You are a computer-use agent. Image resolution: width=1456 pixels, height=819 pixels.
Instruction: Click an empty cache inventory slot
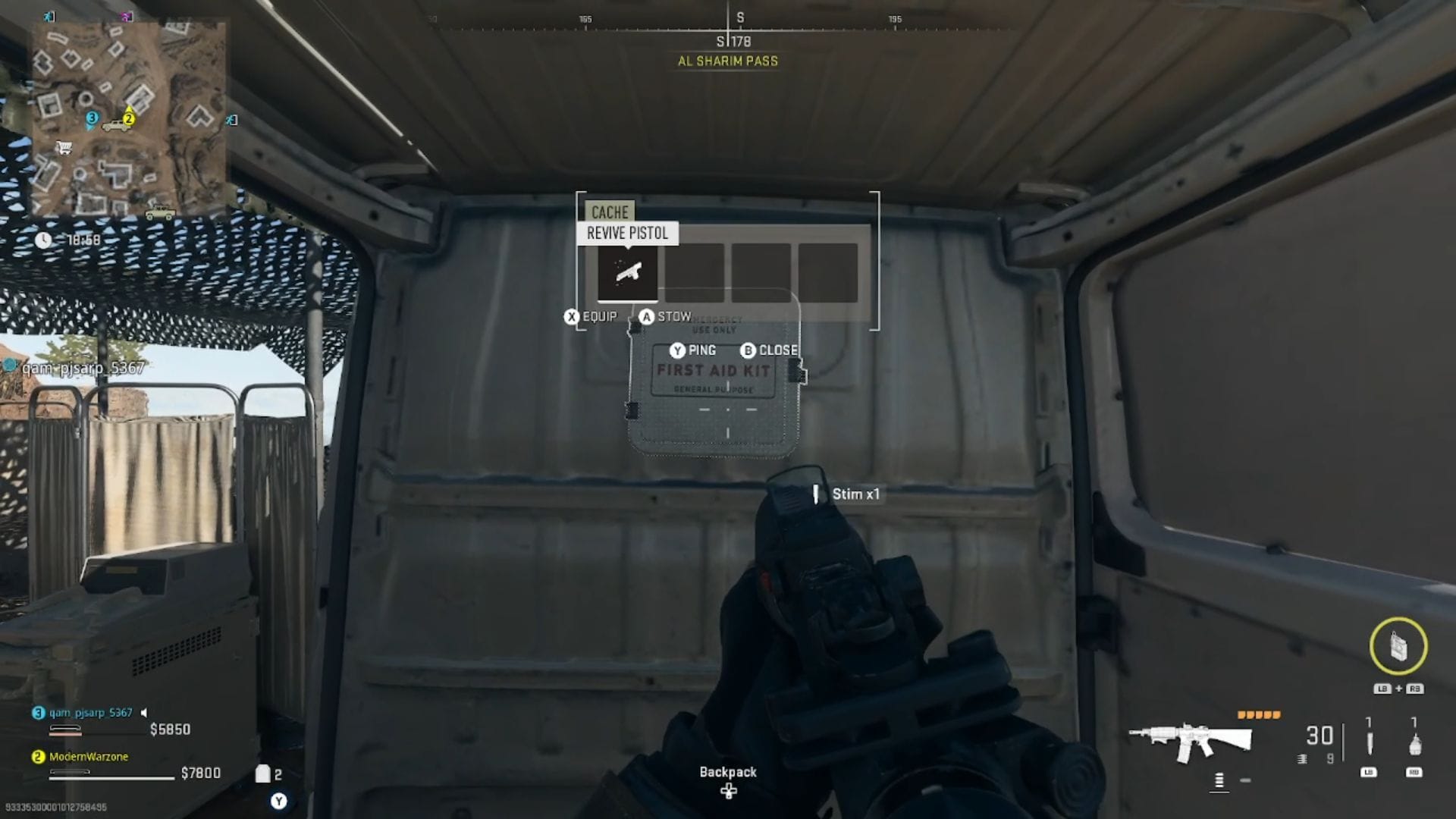click(x=694, y=274)
